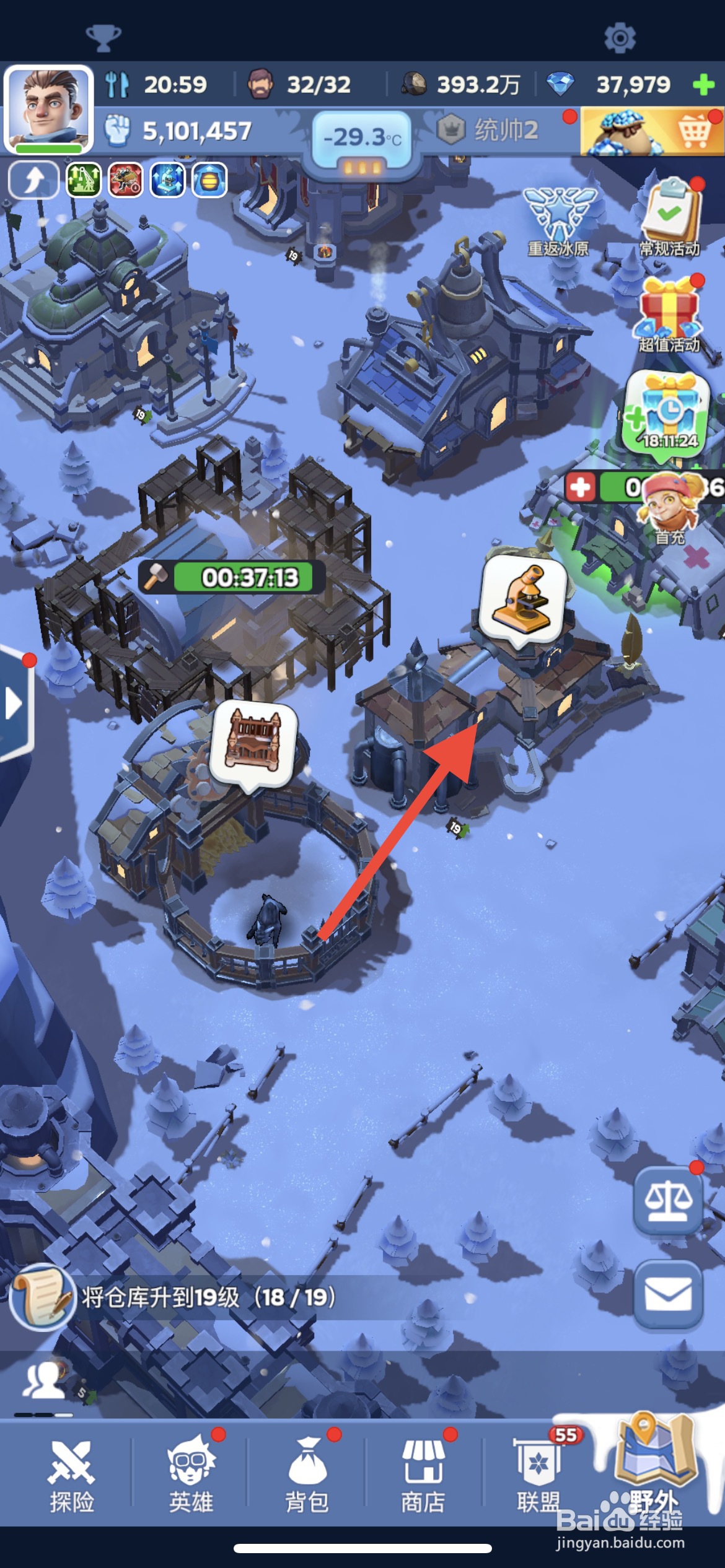Add more diamonds with the green plus

click(703, 84)
